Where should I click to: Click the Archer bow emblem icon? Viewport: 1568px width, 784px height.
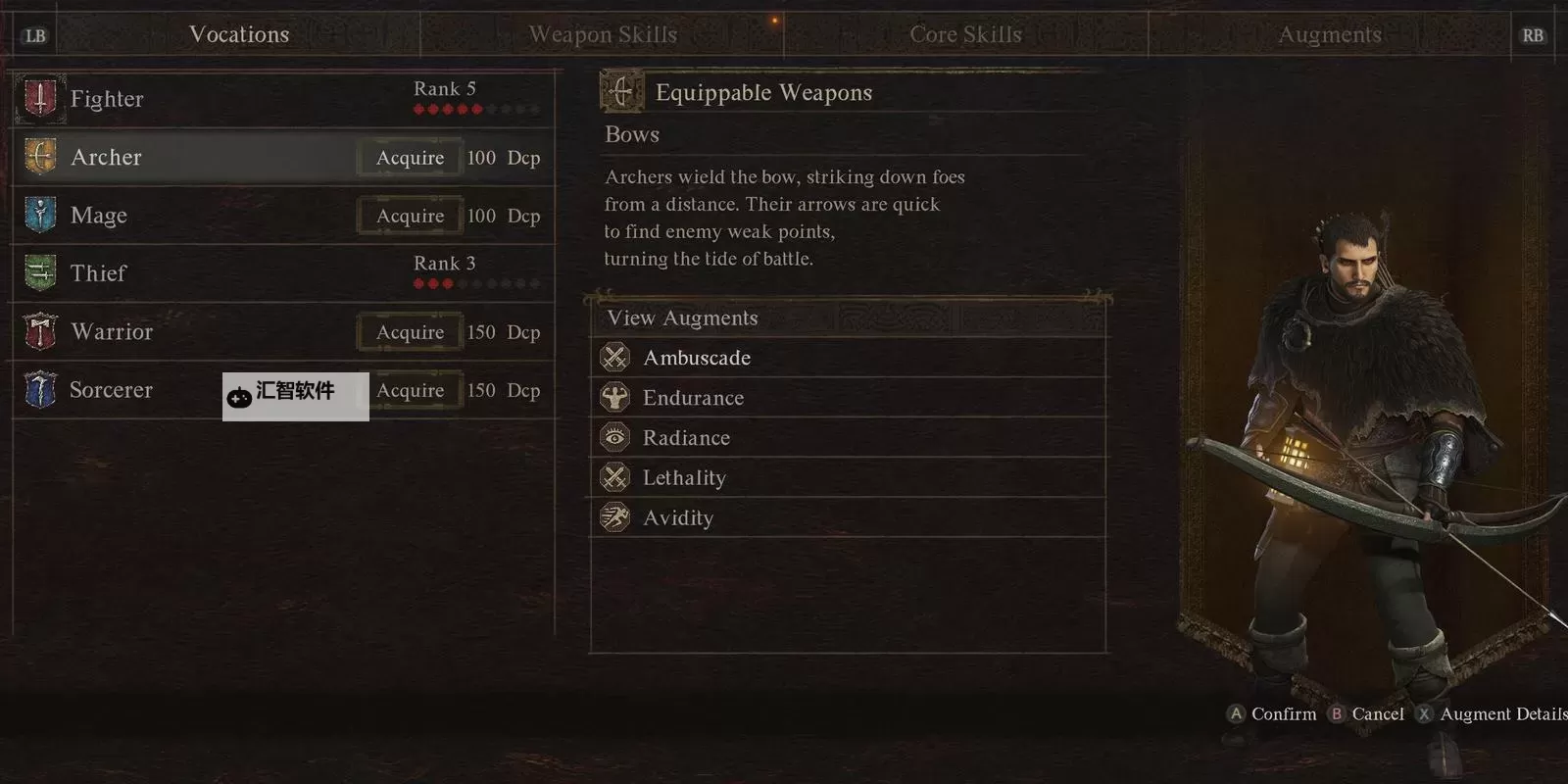40,157
